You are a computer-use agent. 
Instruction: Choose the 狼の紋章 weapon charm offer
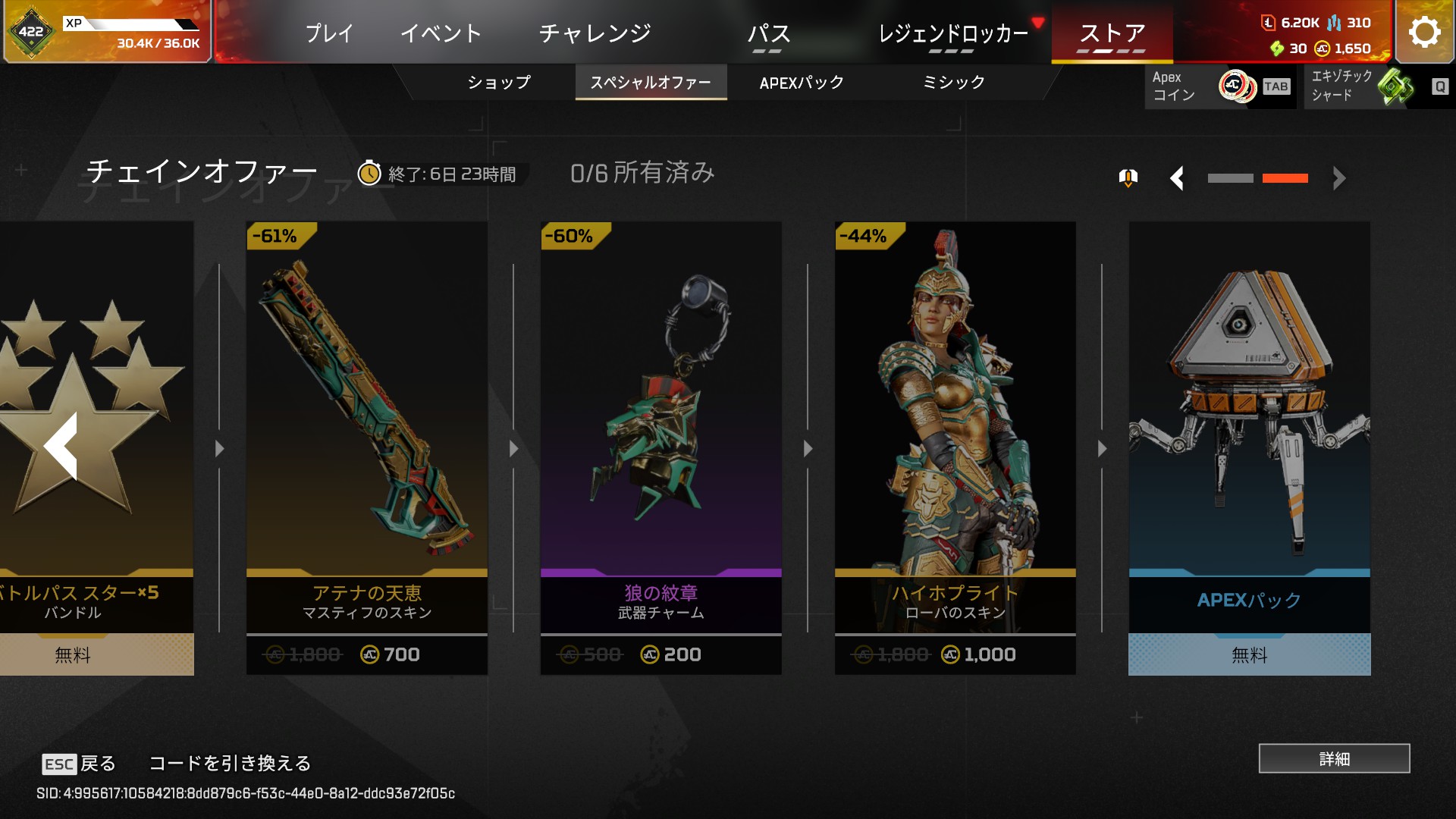click(661, 447)
